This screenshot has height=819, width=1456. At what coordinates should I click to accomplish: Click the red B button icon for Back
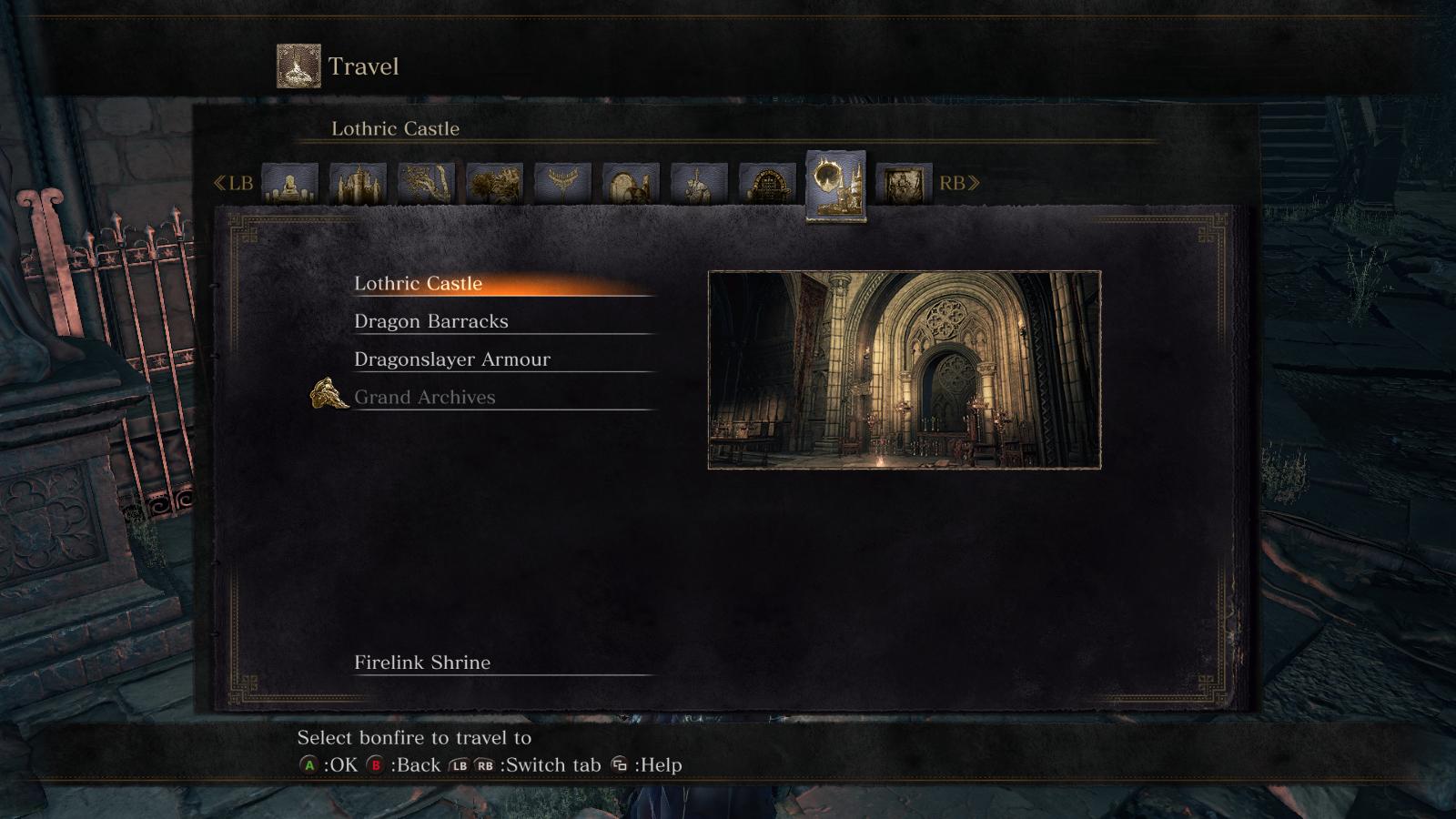[375, 766]
